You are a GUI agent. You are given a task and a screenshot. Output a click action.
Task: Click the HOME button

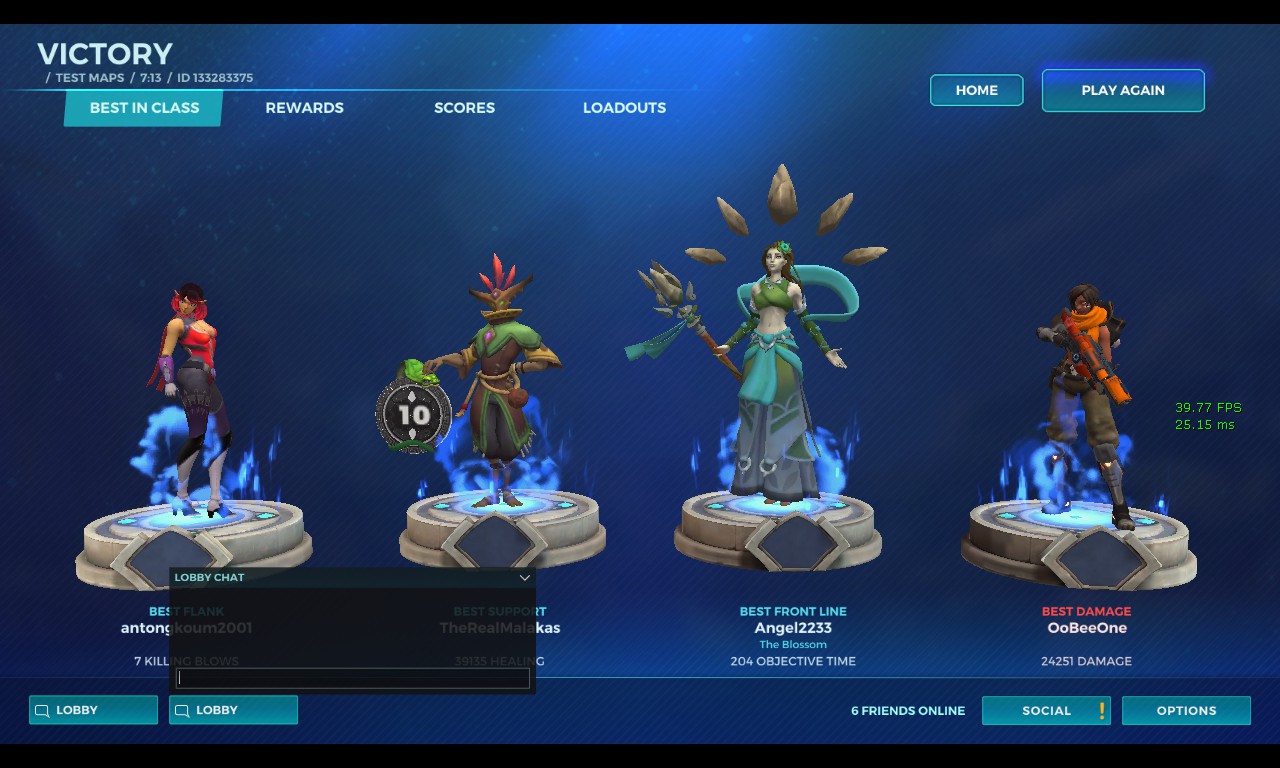(x=976, y=90)
